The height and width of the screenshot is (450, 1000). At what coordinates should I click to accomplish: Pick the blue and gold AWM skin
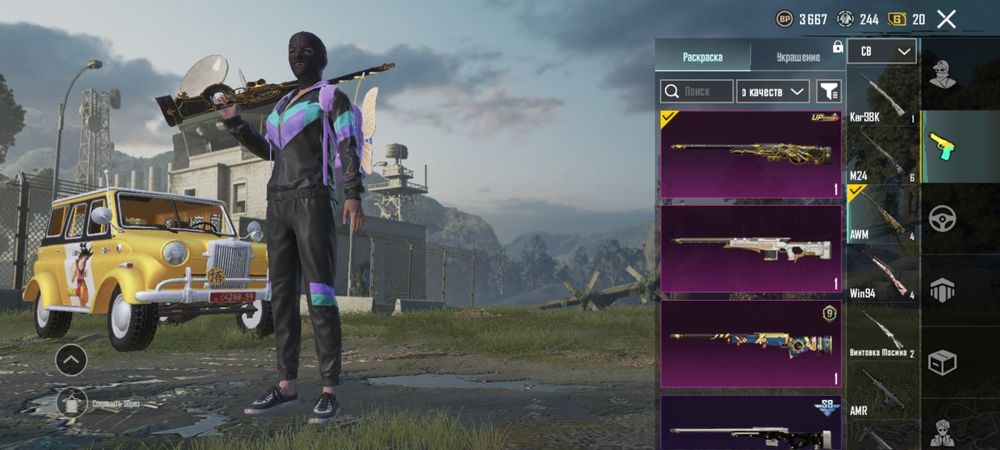tap(751, 343)
